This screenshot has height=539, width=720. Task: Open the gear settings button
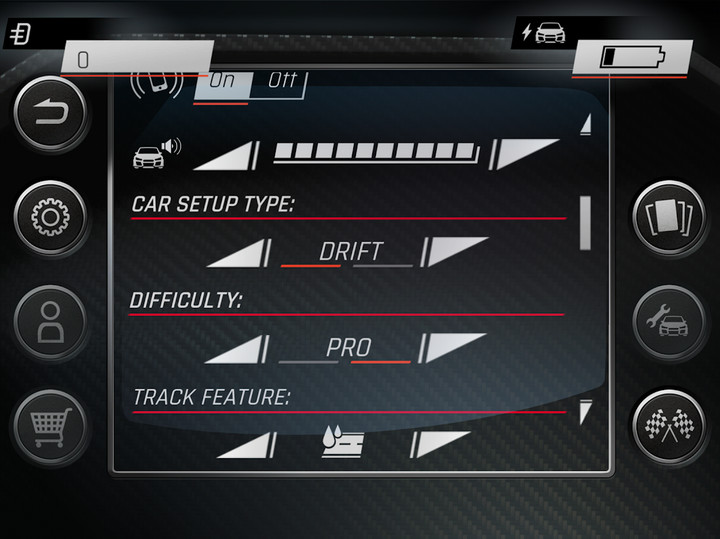tap(49, 218)
